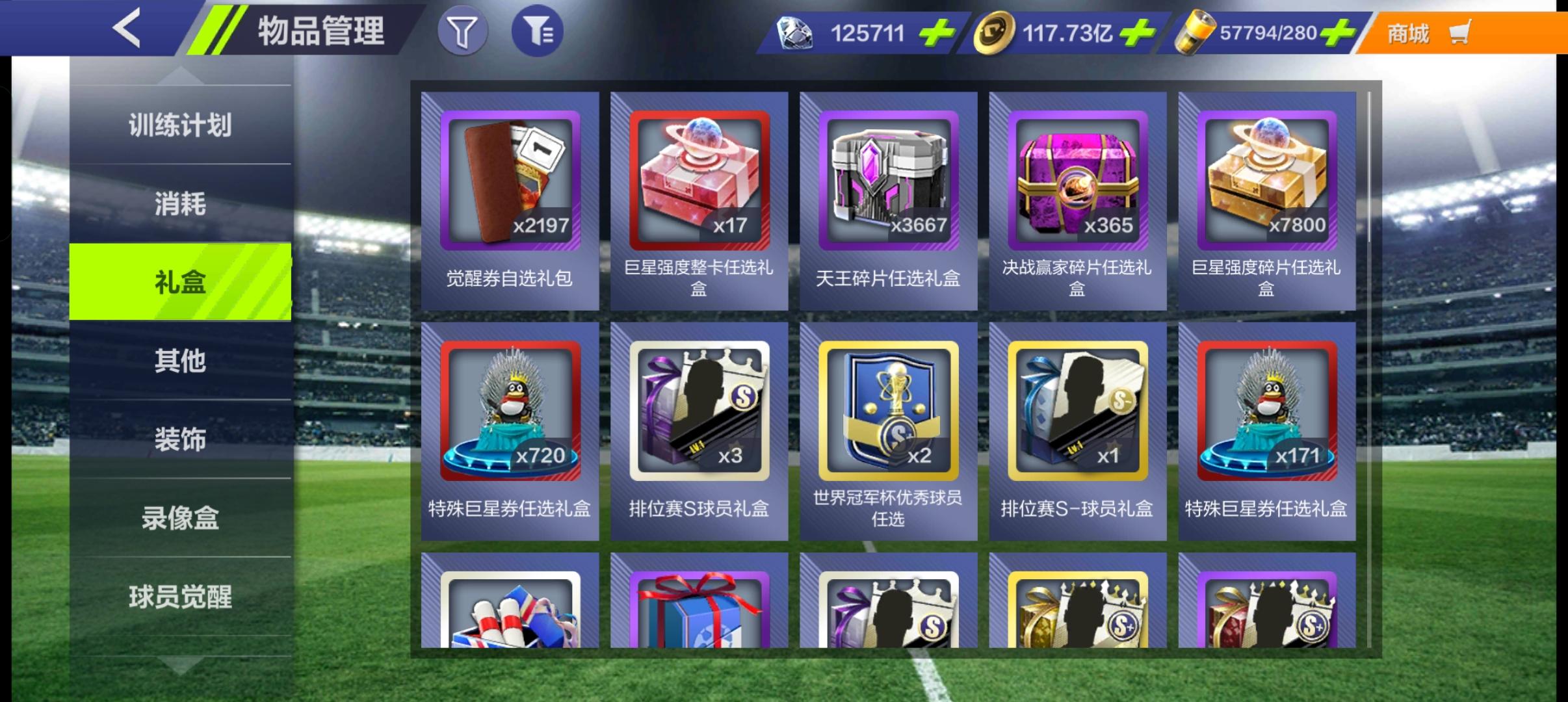Switch to the 训练计划 tab
Screen dimensions: 1568x702
(180, 125)
